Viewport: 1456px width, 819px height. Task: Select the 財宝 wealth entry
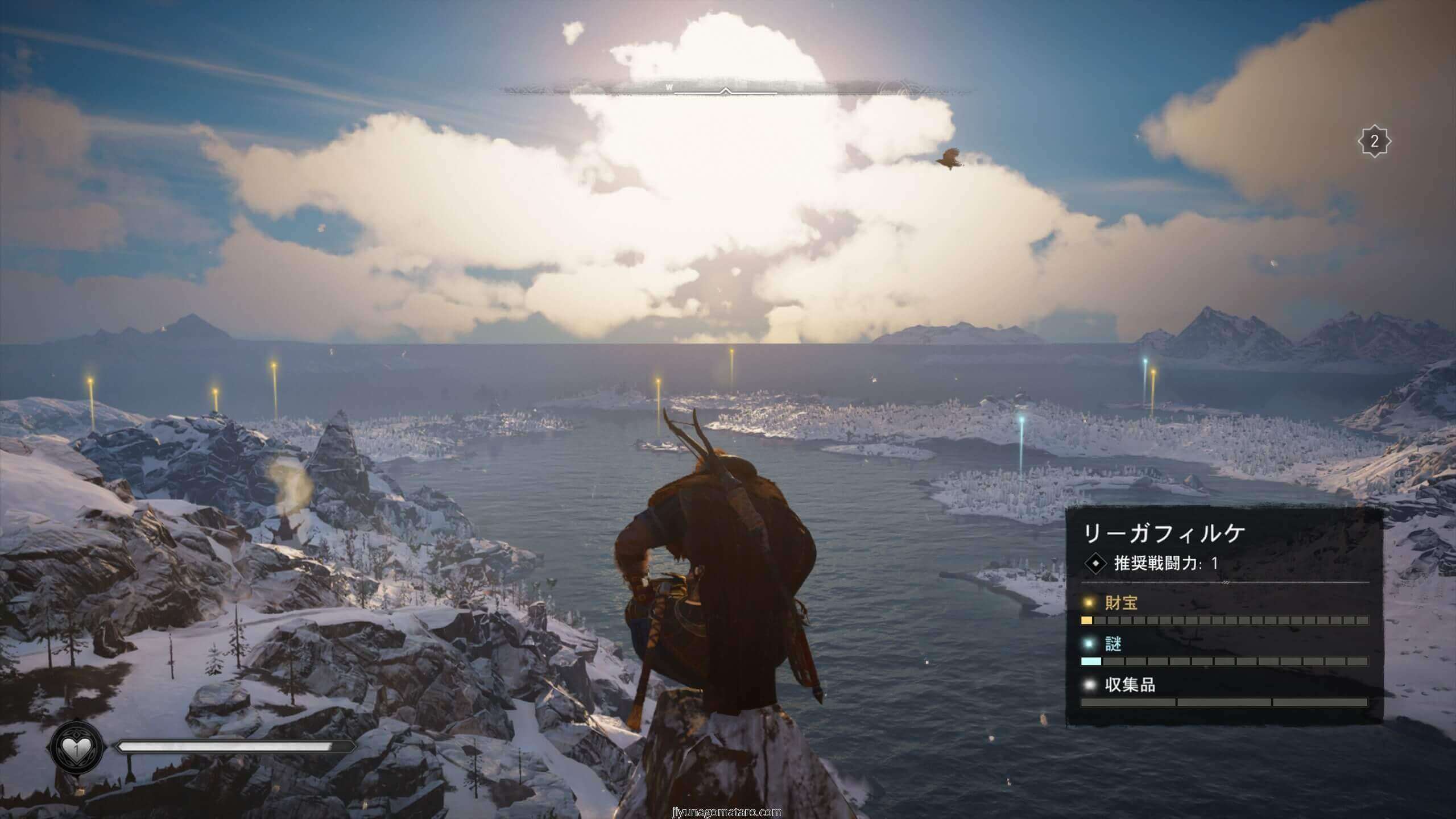pyautogui.click(x=1120, y=603)
